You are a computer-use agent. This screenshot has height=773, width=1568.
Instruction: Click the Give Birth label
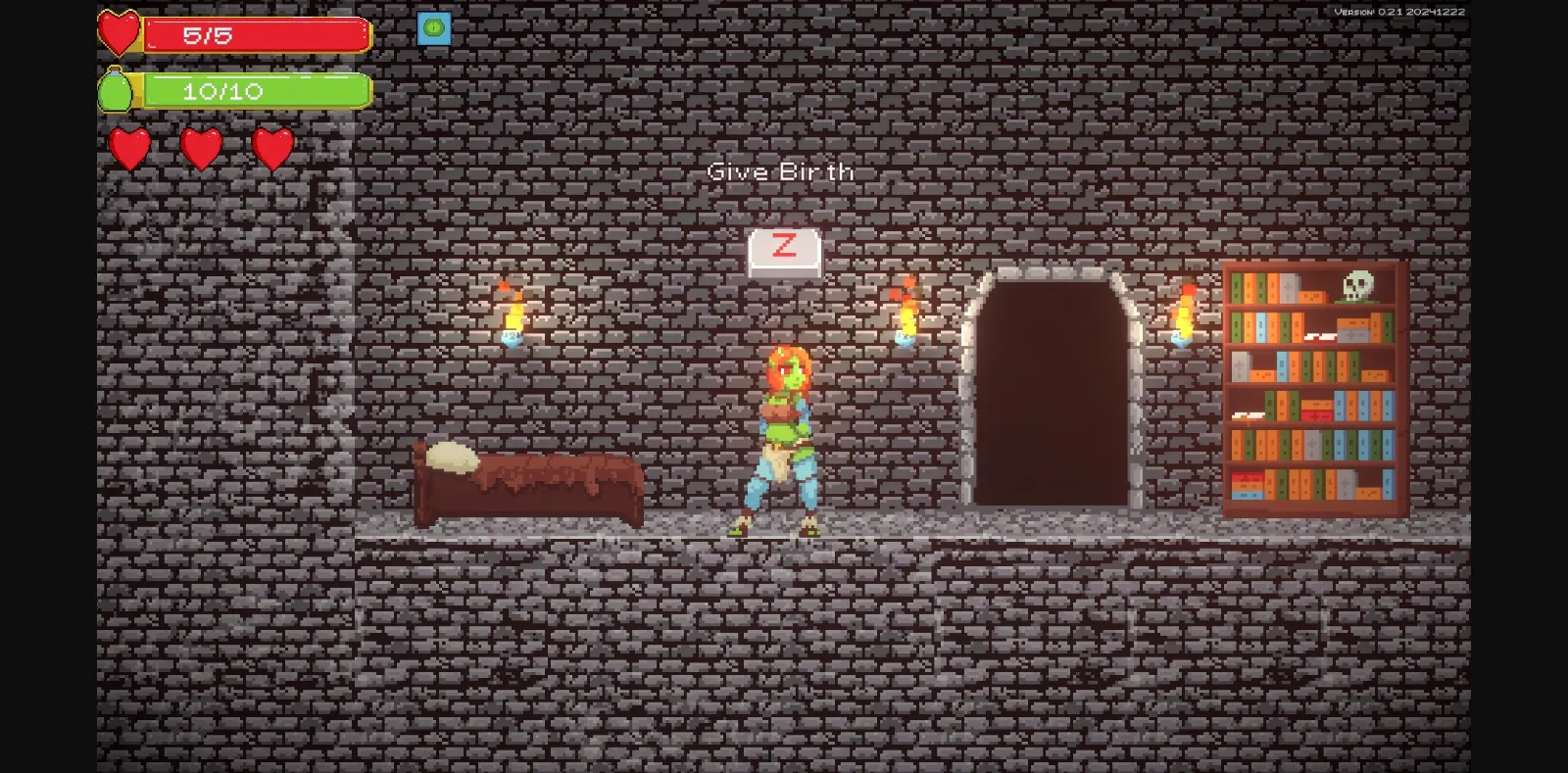point(781,171)
